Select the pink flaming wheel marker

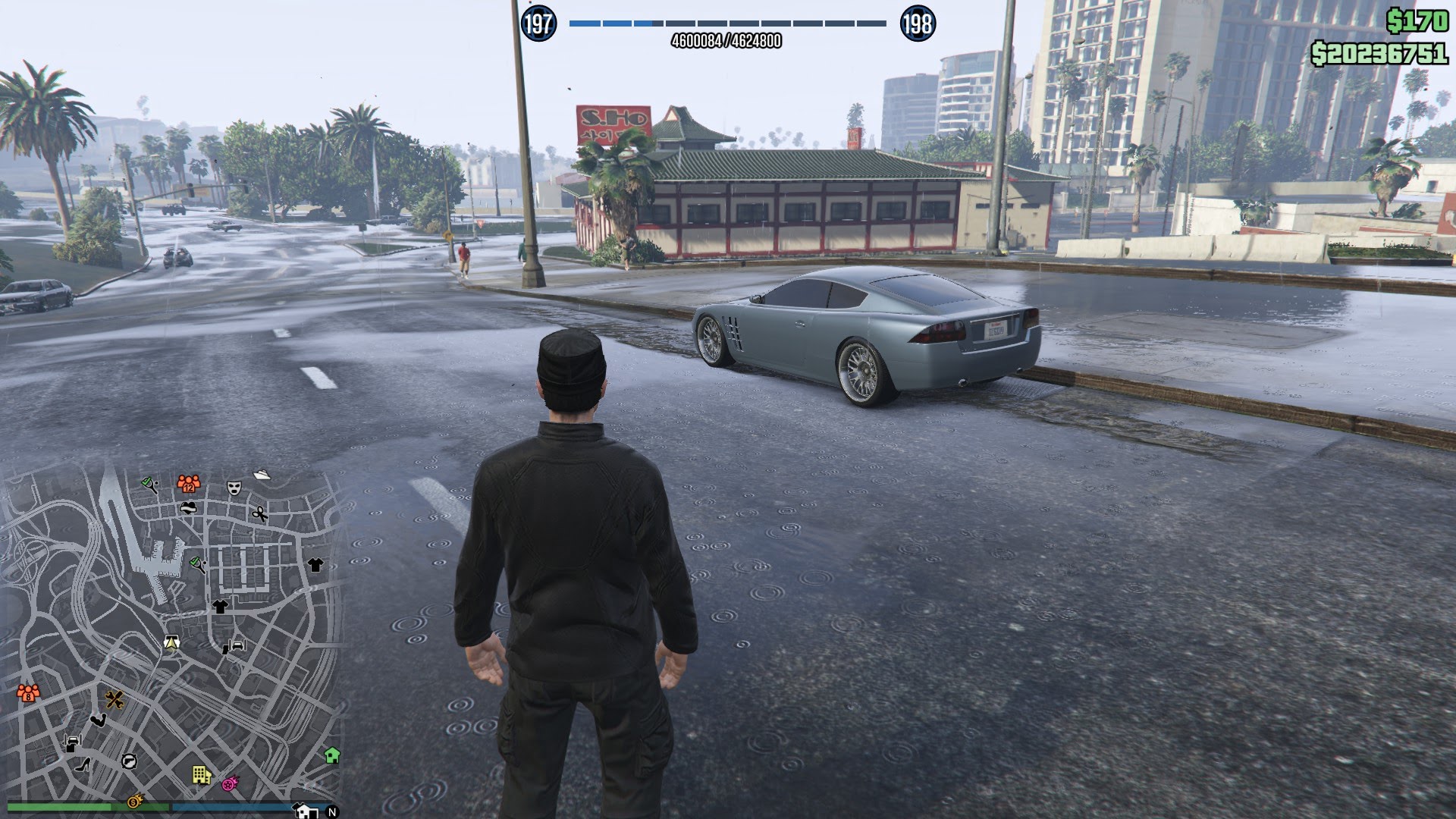230,783
